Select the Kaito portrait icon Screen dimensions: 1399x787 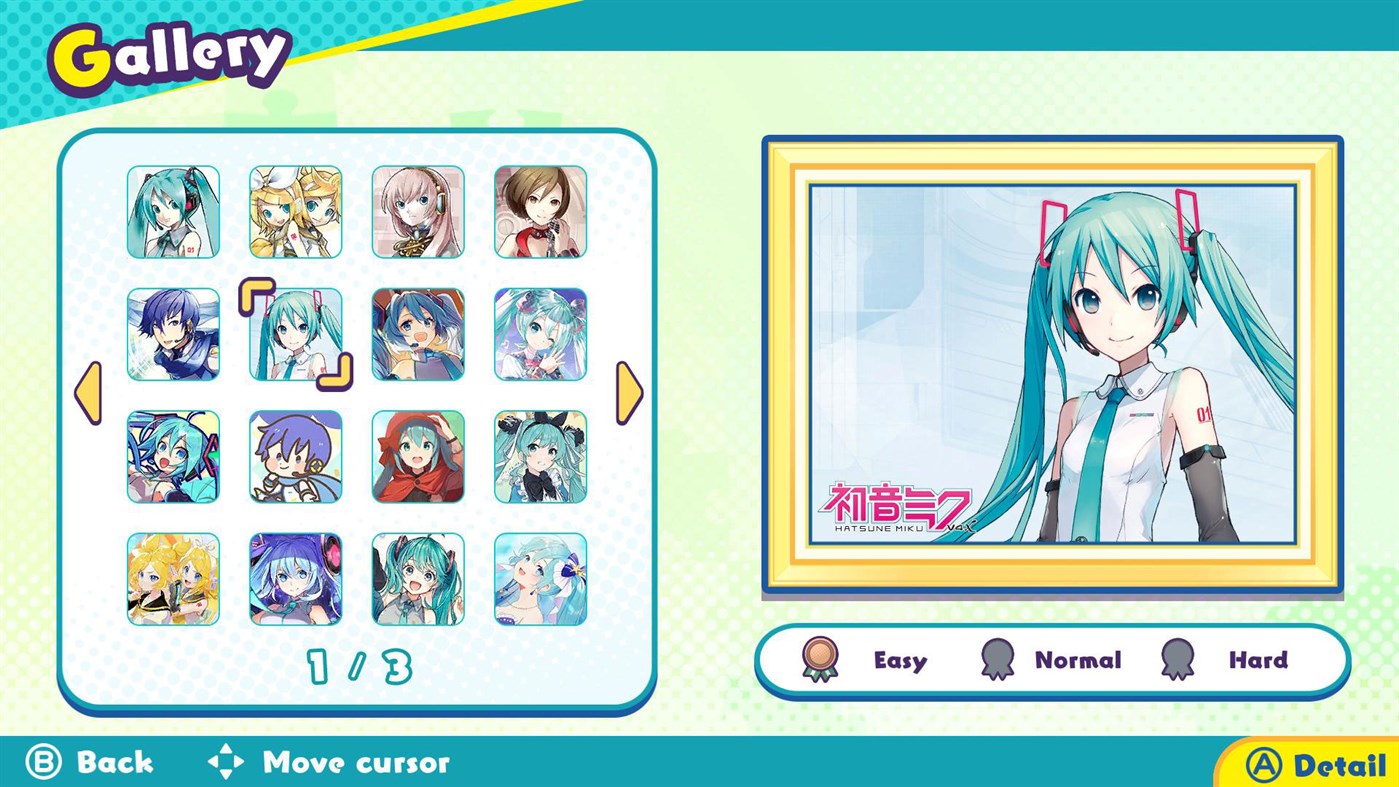coord(173,333)
